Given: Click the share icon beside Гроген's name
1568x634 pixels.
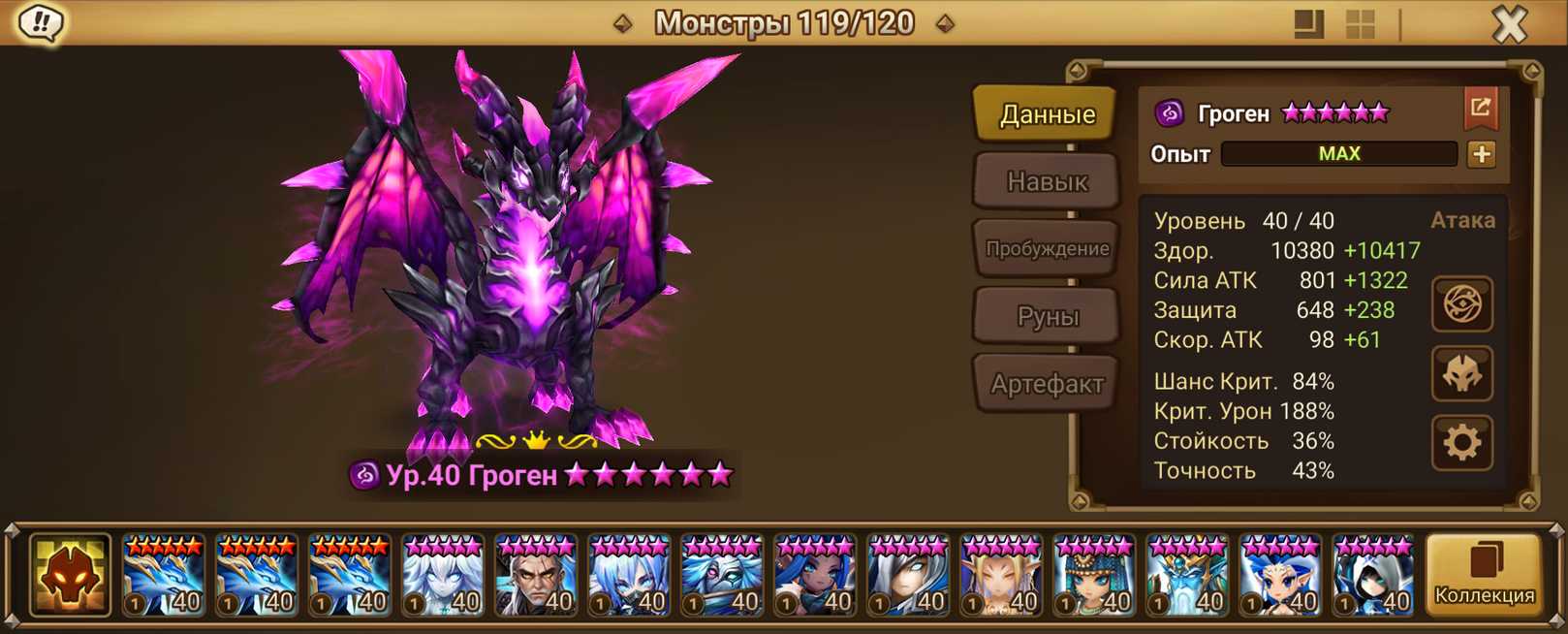Looking at the screenshot, I should [x=1481, y=109].
